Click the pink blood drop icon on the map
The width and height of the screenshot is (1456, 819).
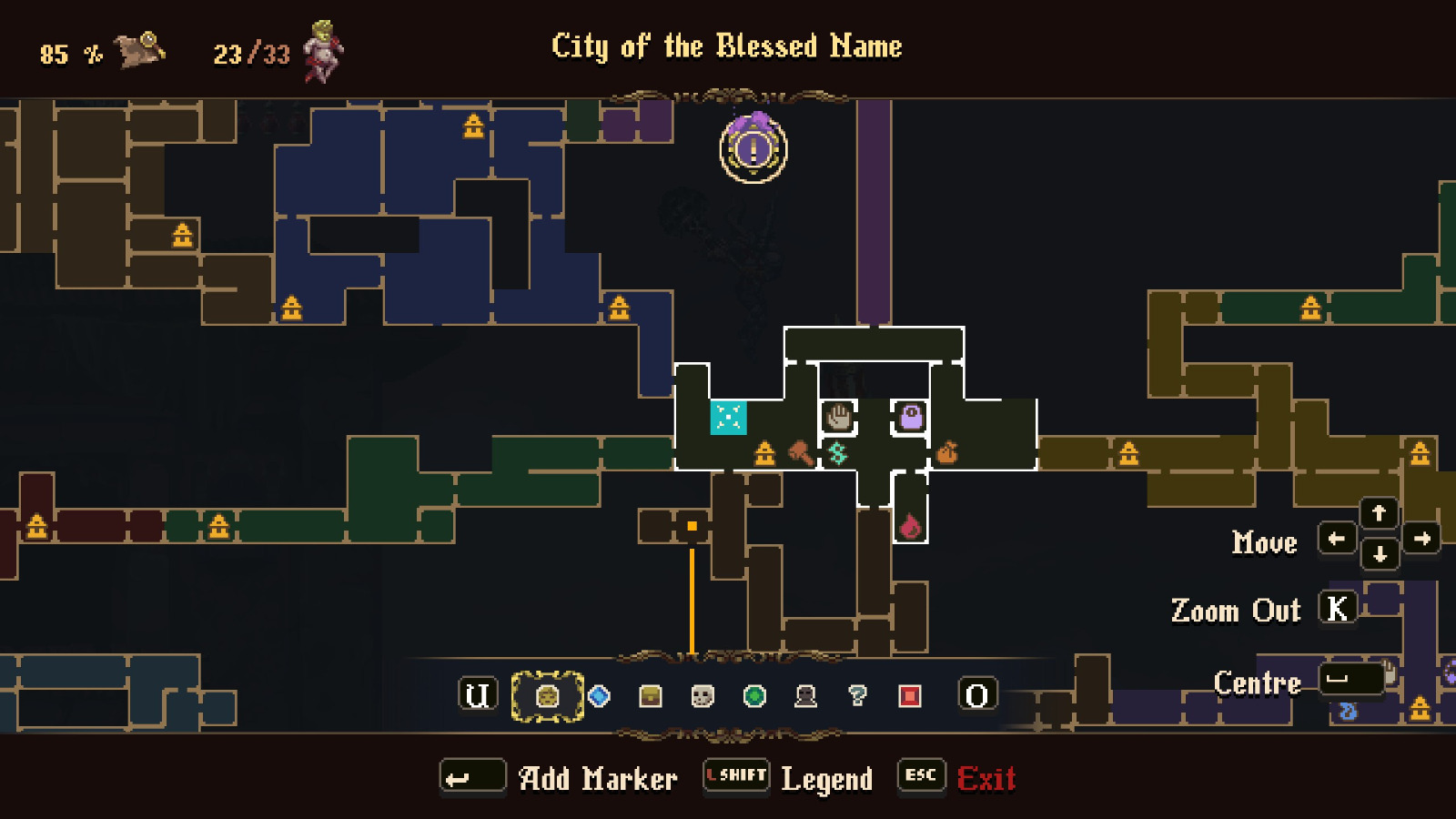coord(911,525)
